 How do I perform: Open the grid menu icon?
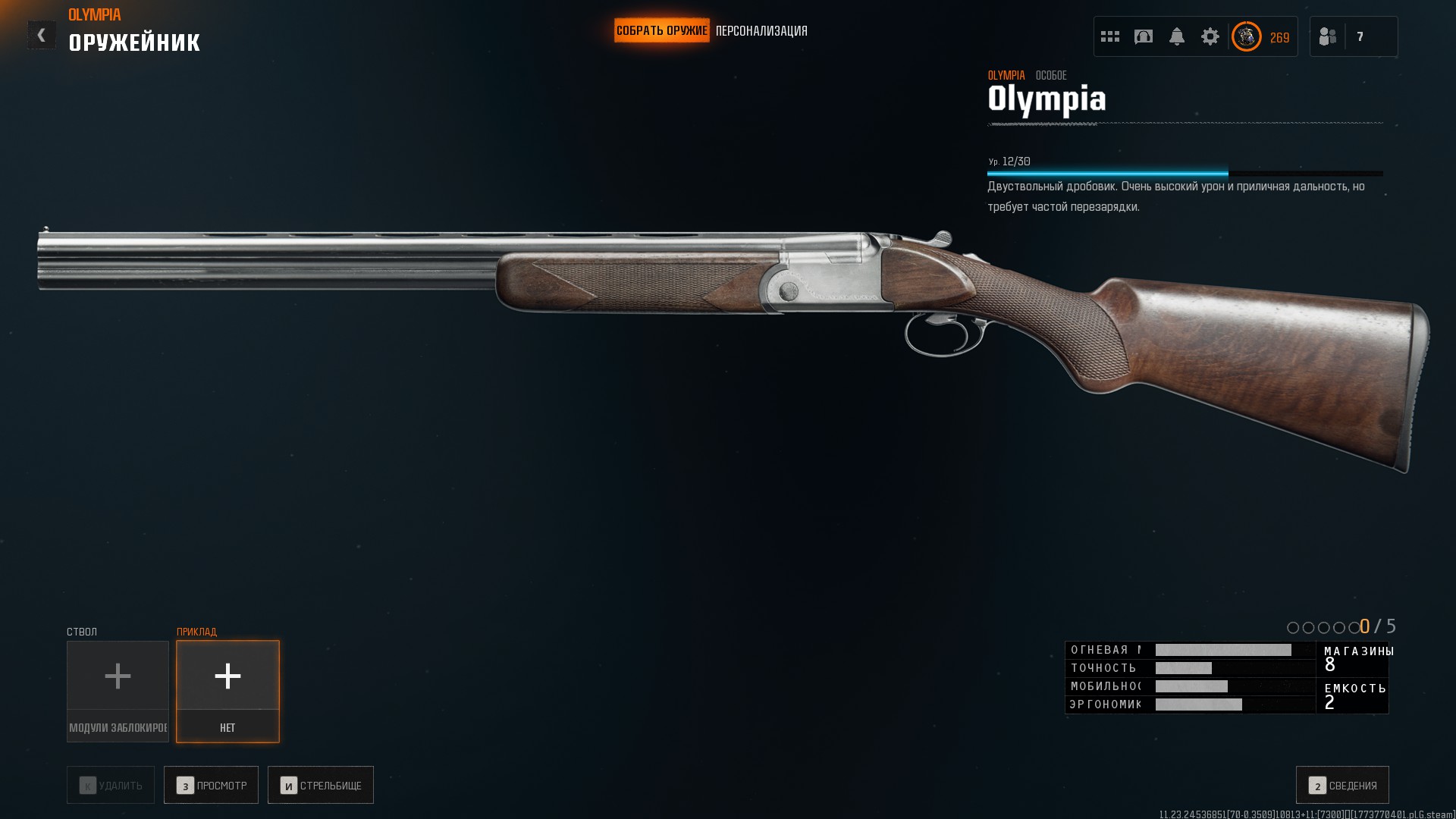tap(1110, 36)
